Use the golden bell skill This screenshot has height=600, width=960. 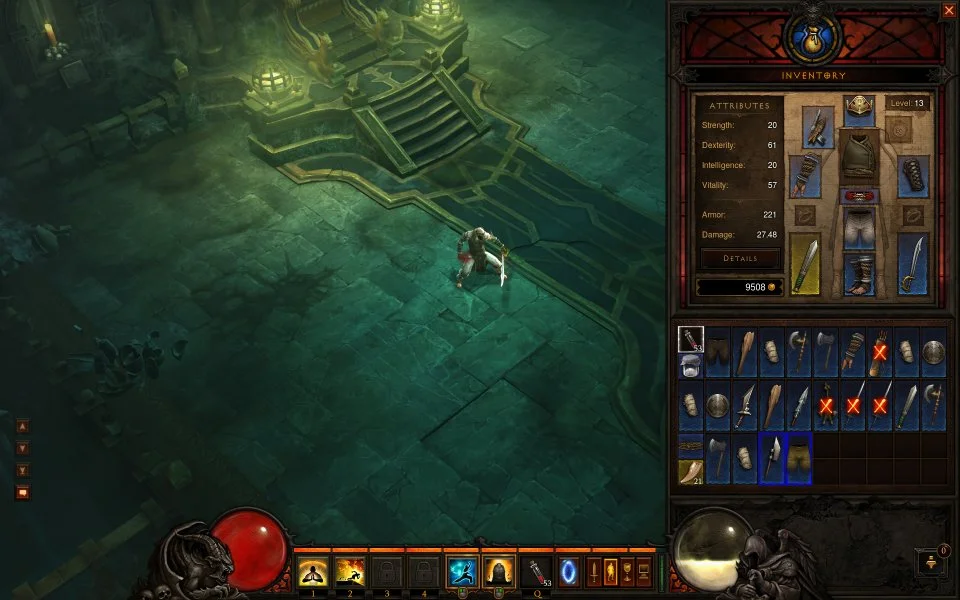[x=498, y=572]
